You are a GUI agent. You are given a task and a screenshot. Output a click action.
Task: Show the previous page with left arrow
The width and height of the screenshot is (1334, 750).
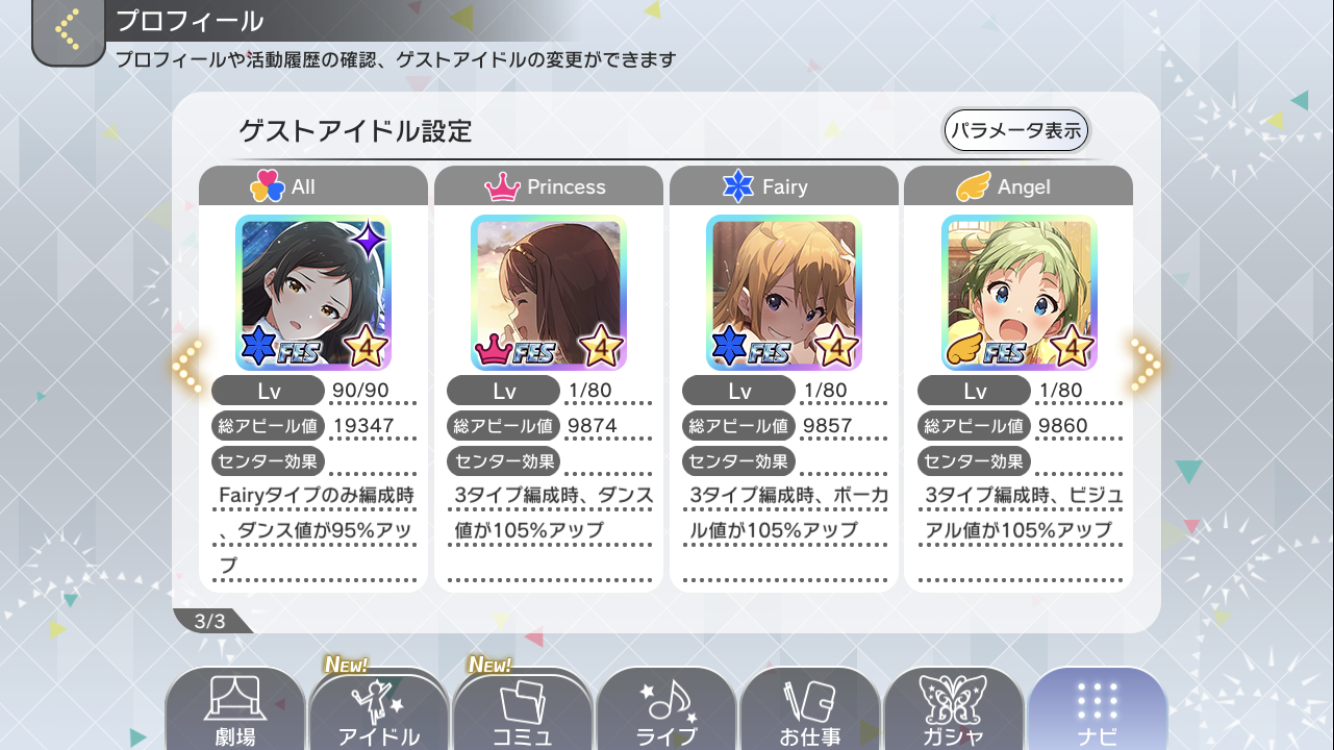point(187,365)
